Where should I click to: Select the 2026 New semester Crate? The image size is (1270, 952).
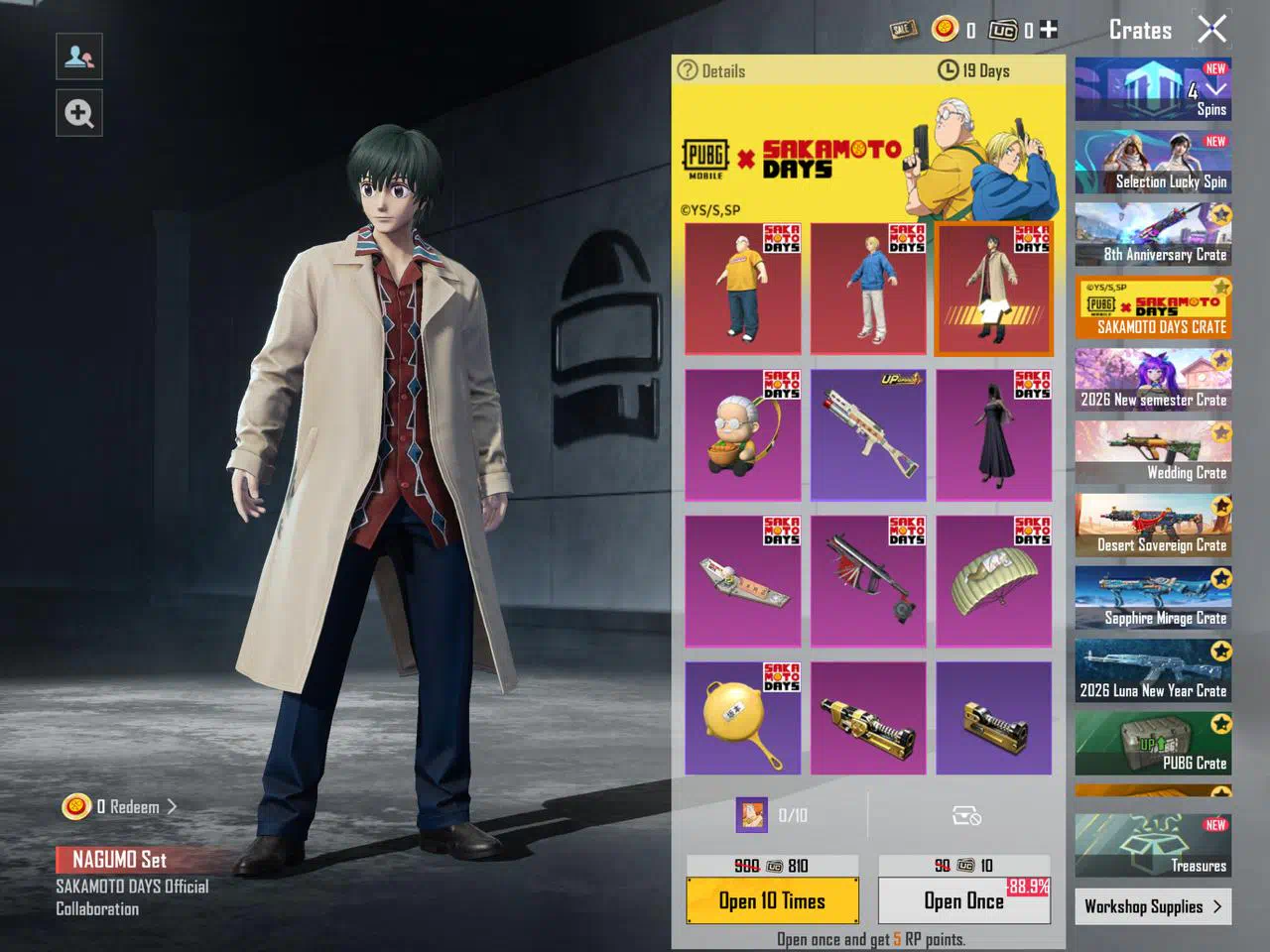tap(1153, 380)
